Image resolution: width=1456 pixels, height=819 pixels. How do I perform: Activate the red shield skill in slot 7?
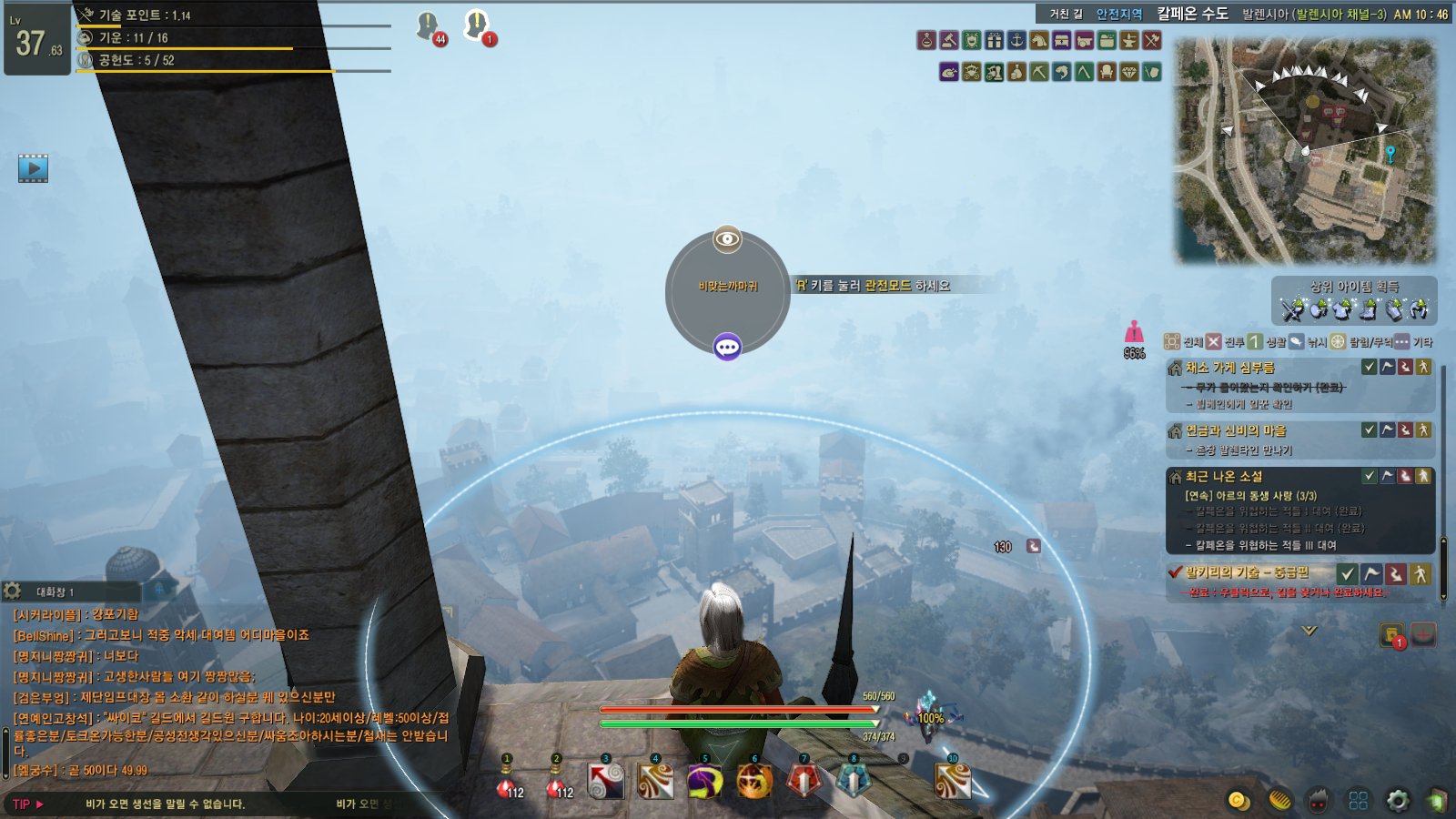[804, 781]
